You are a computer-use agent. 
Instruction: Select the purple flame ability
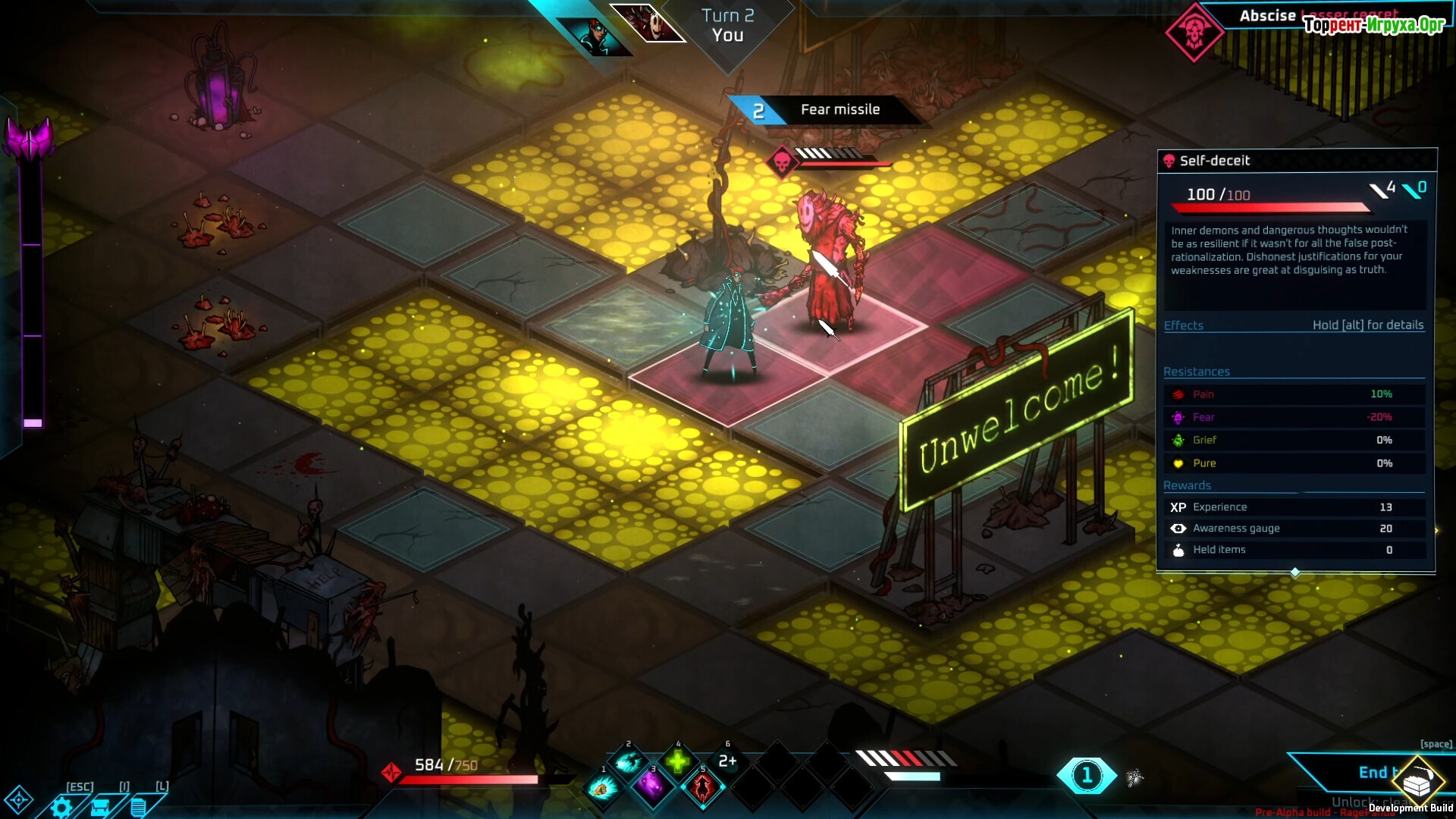point(651,787)
